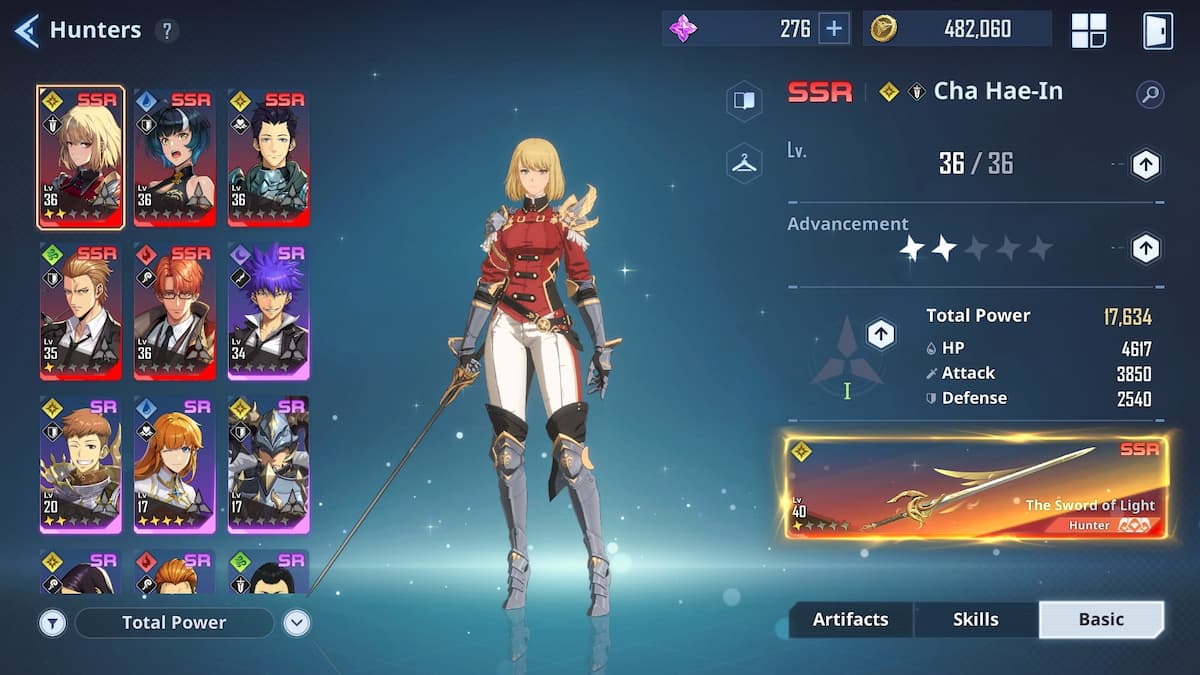Open the hunter filter funnel
The image size is (1200, 675).
[x=53, y=623]
